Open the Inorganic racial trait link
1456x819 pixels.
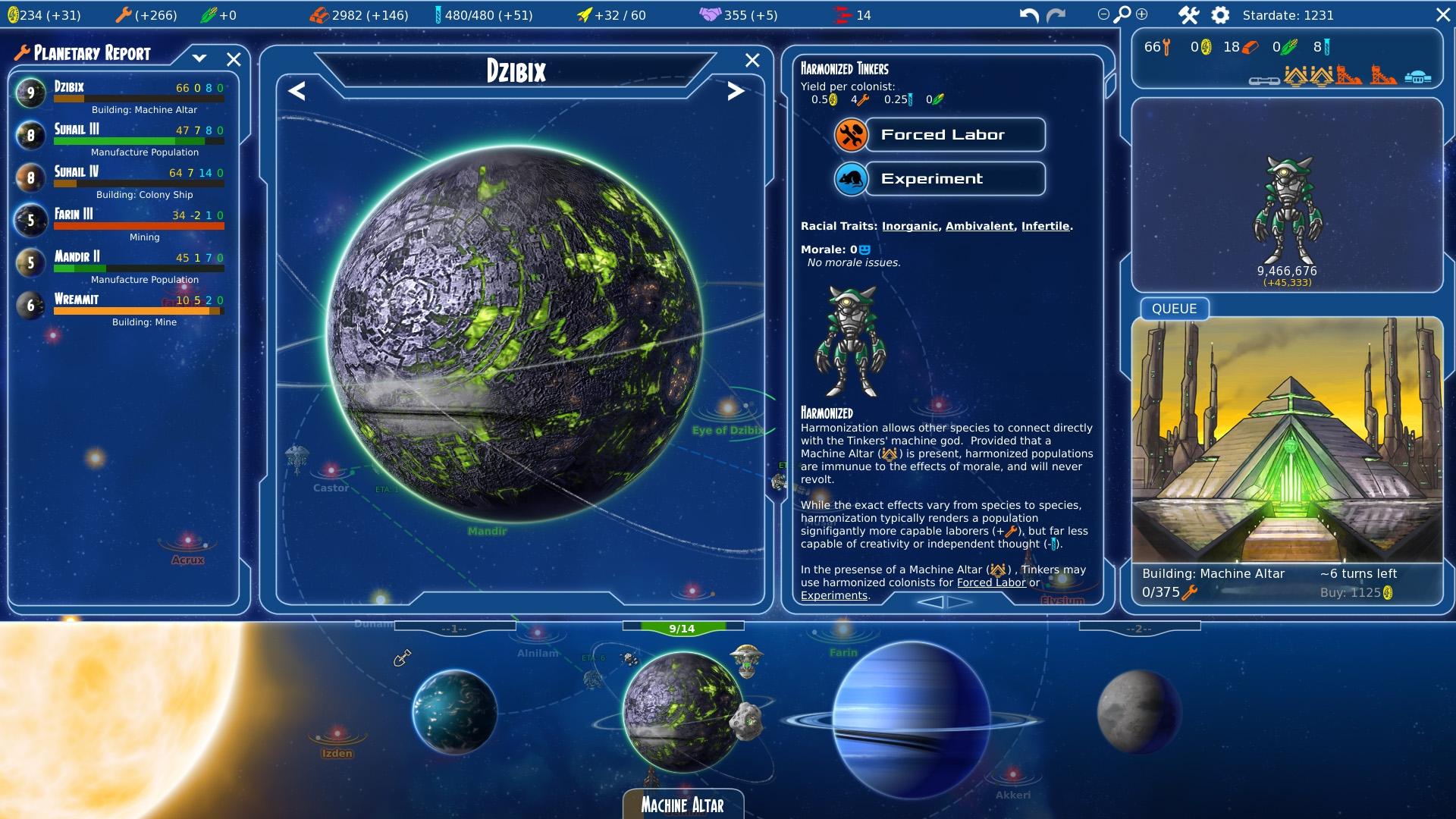coord(910,225)
